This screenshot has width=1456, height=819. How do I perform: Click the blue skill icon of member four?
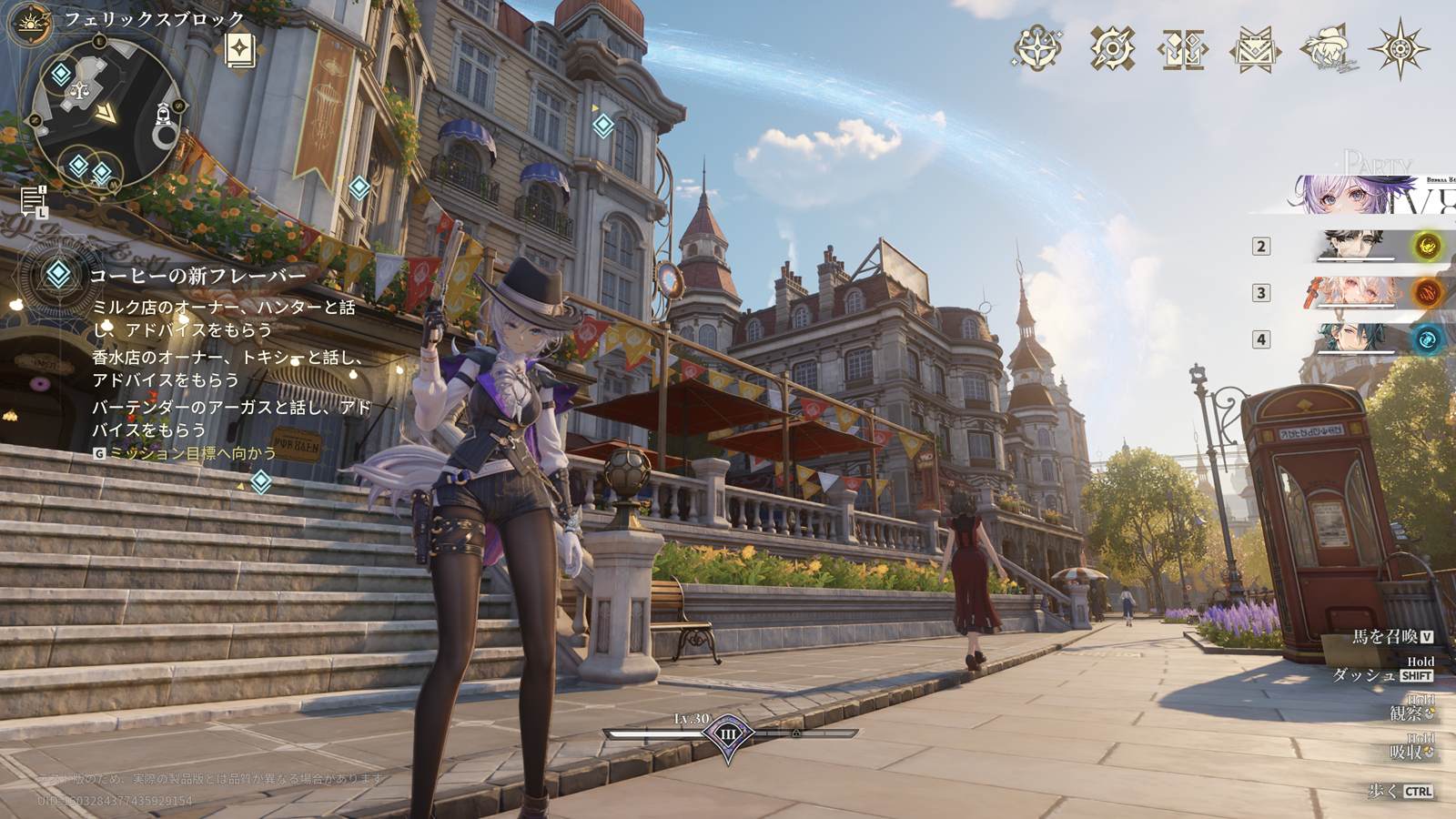coord(1427,339)
